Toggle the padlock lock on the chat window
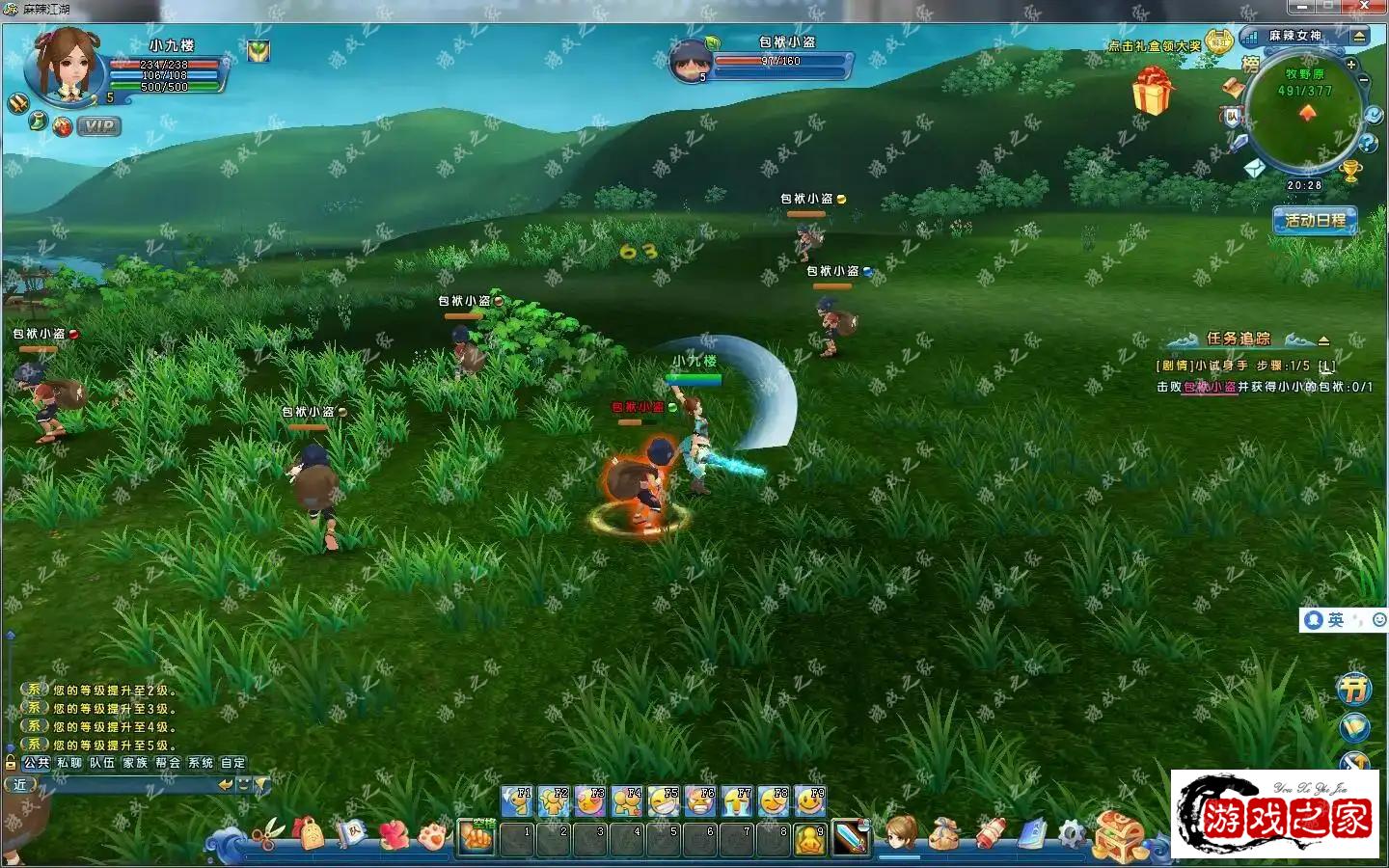Viewport: 1389px width, 868px height. pyautogui.click(x=10, y=762)
